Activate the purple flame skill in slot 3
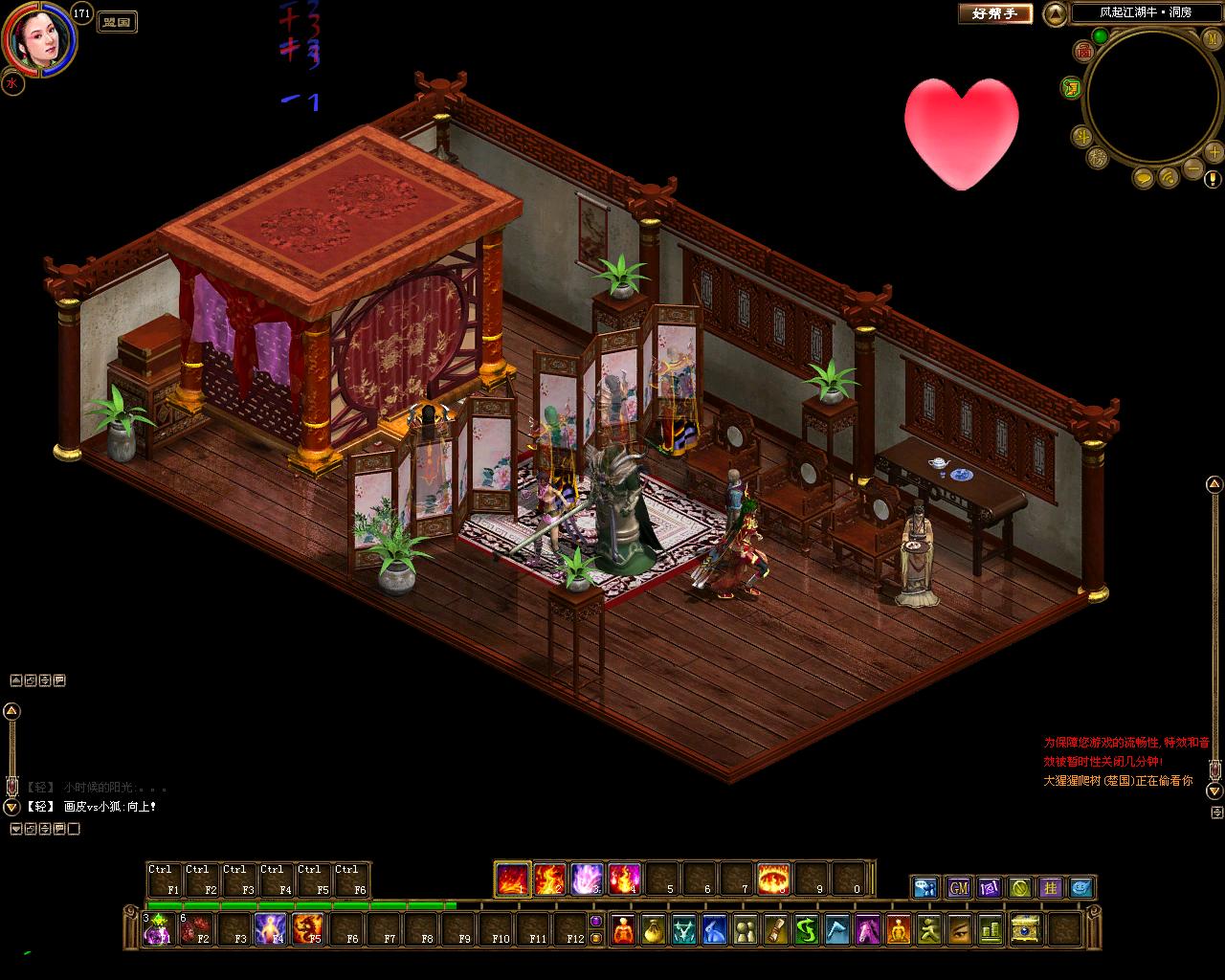The image size is (1225, 980). [x=587, y=878]
